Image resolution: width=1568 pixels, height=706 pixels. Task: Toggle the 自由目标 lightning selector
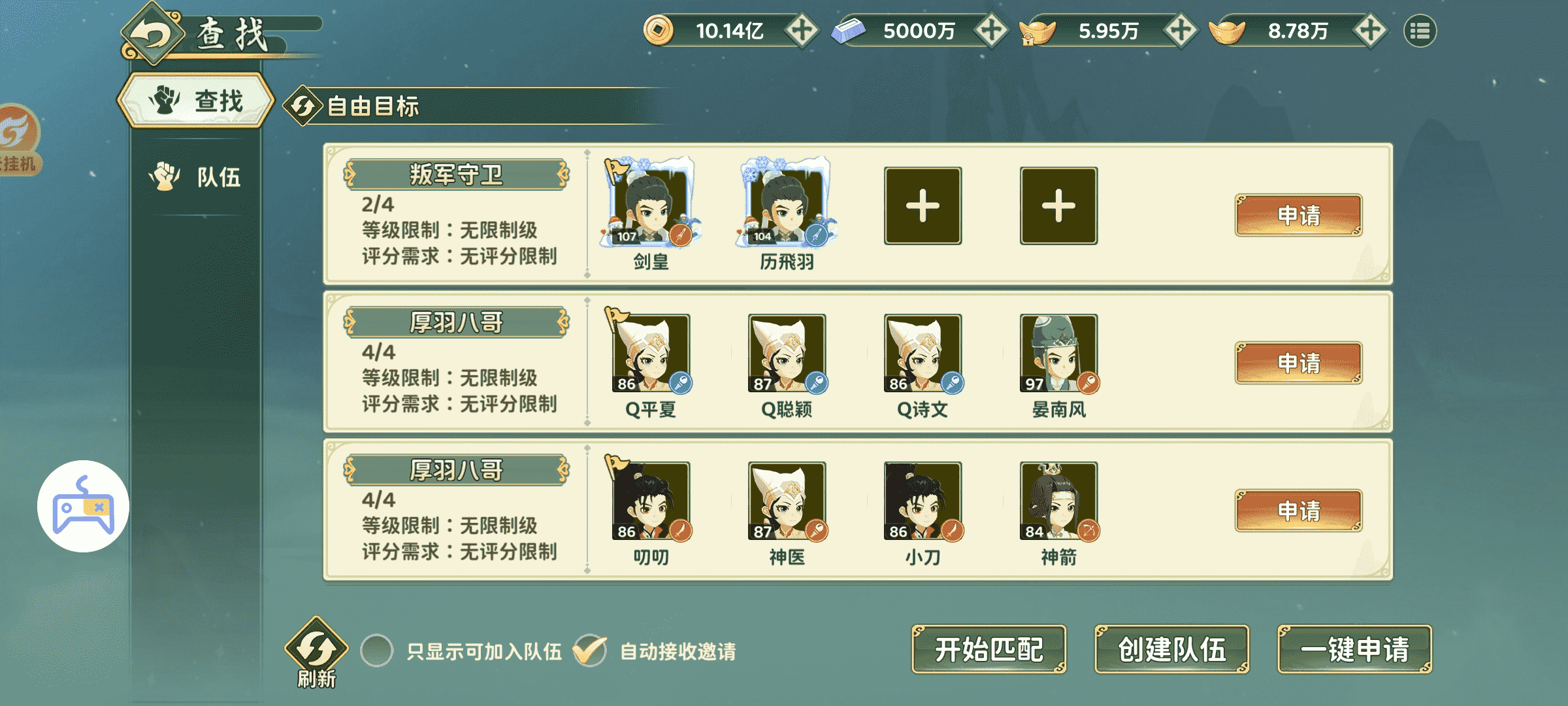(x=304, y=104)
